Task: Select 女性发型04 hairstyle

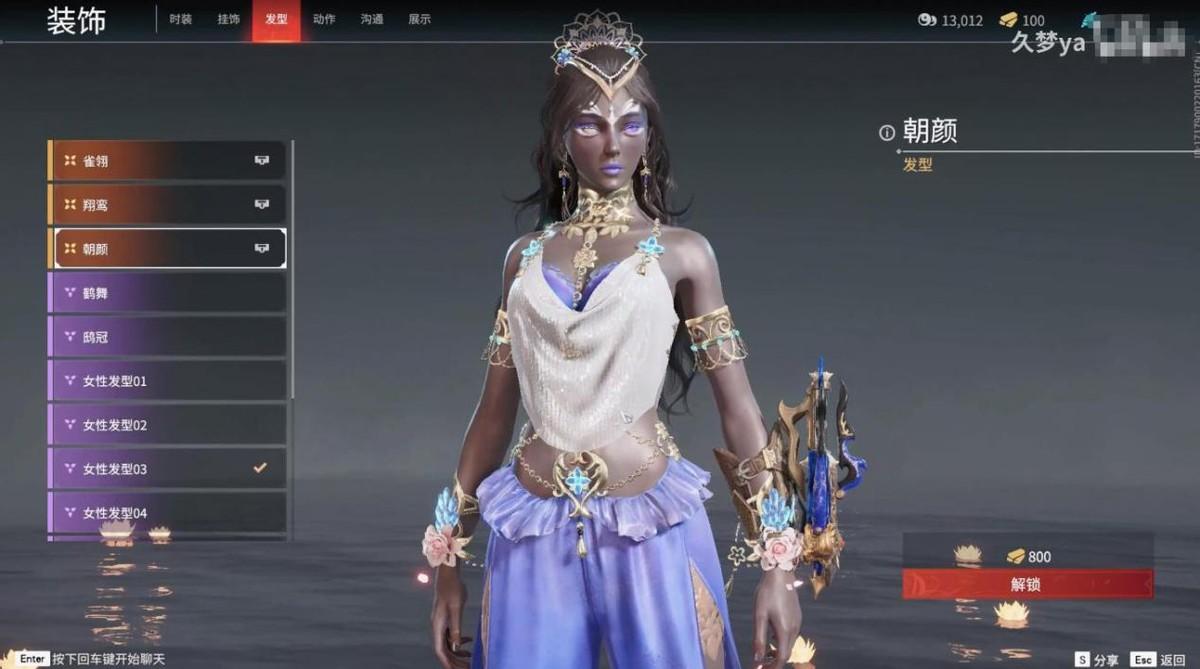Action: pyautogui.click(x=167, y=513)
